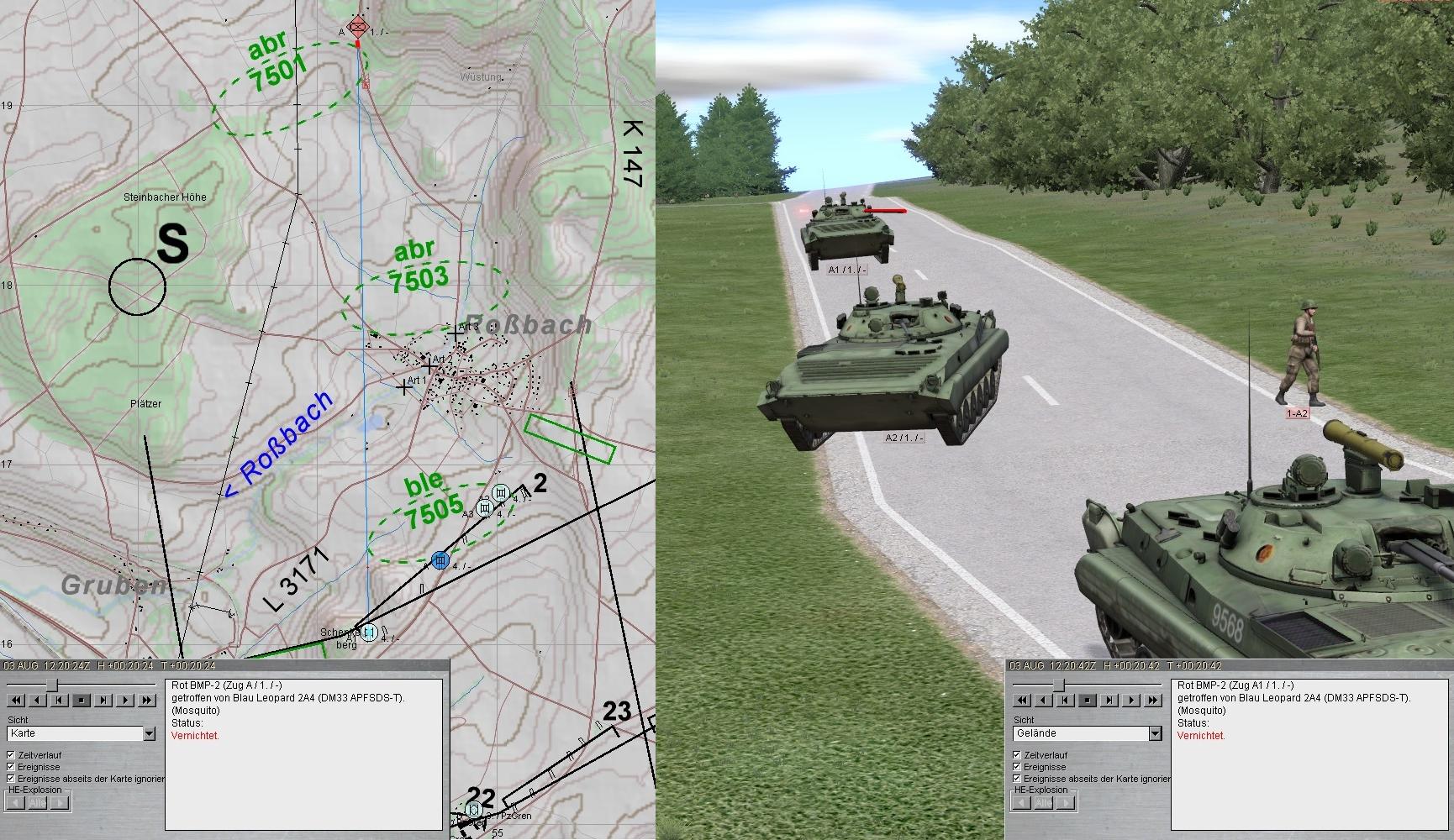Rewind playback in the Karte view panel

tap(15, 700)
